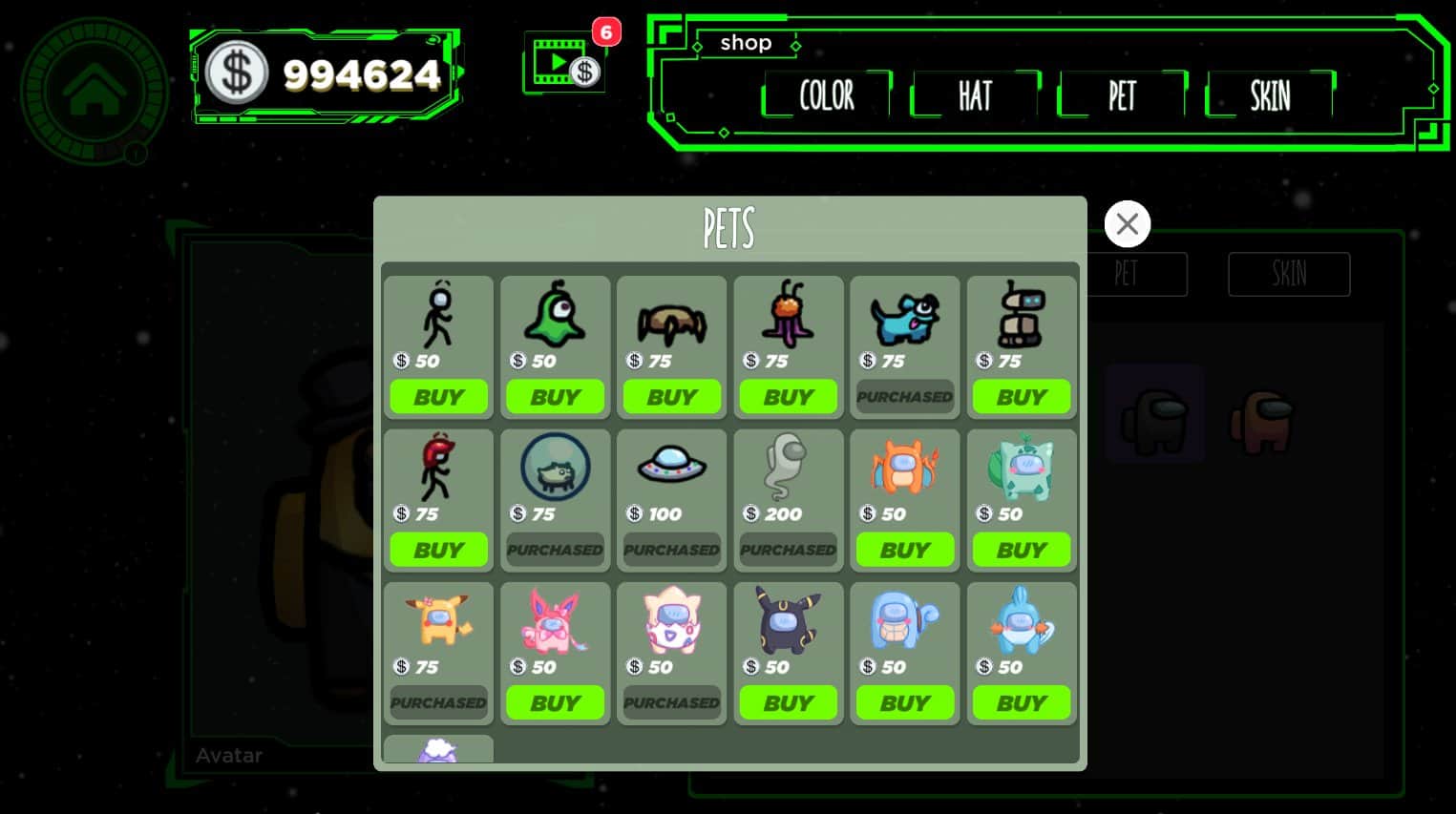Close the Pets shop popup
Screen dimensions: 1456x814
(x=1127, y=224)
